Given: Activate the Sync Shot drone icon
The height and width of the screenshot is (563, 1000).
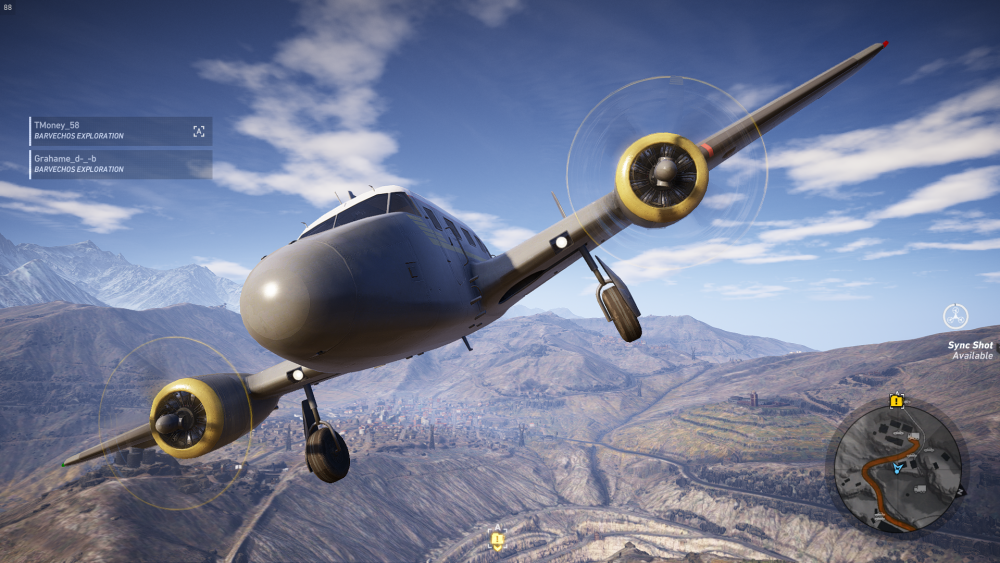Looking at the screenshot, I should click(956, 316).
